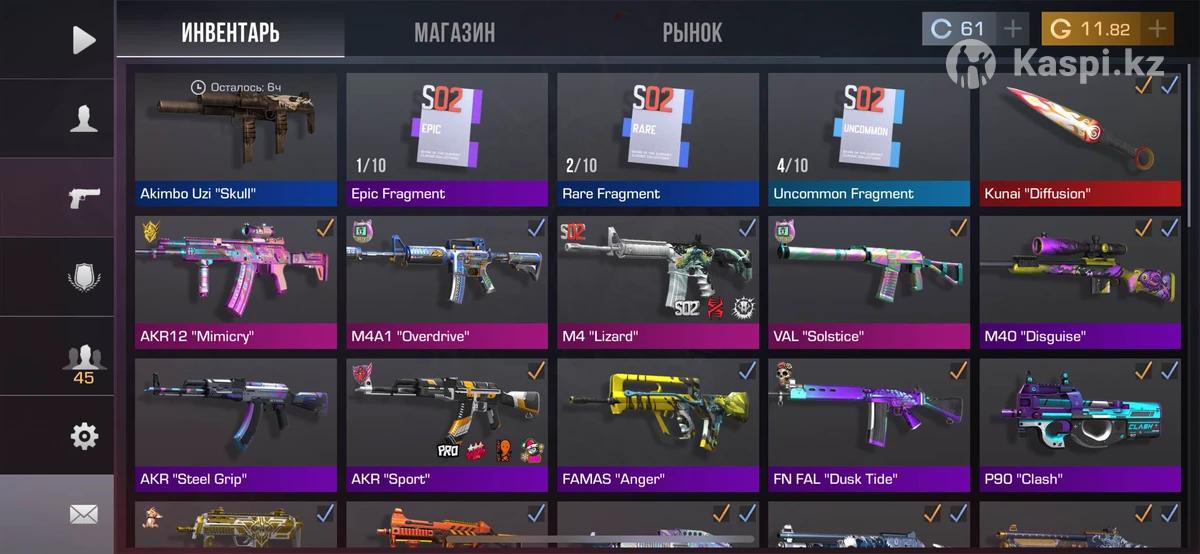
Task: Open the Uncommon Fragment item
Action: point(869,135)
